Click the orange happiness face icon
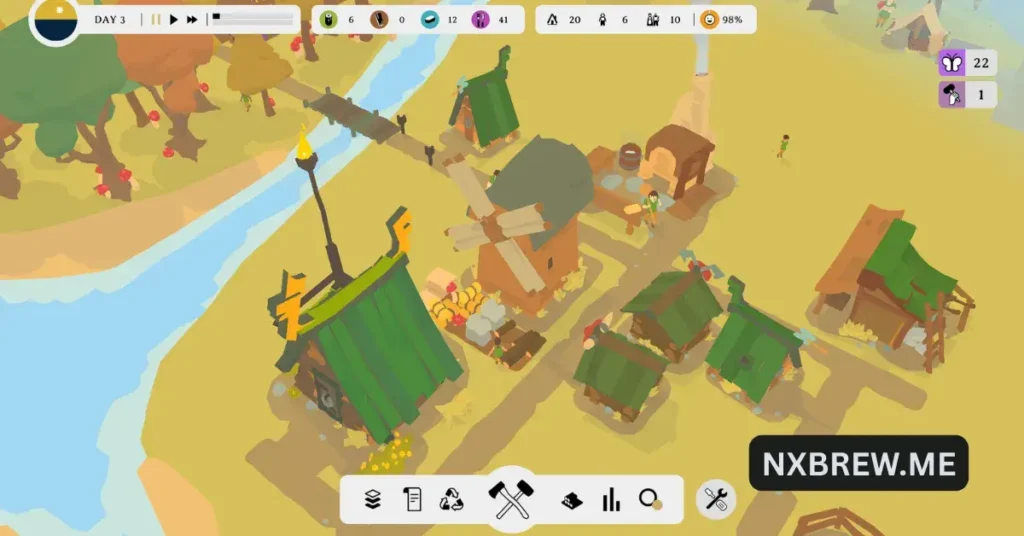Viewport: 1024px width, 536px height. [709, 19]
